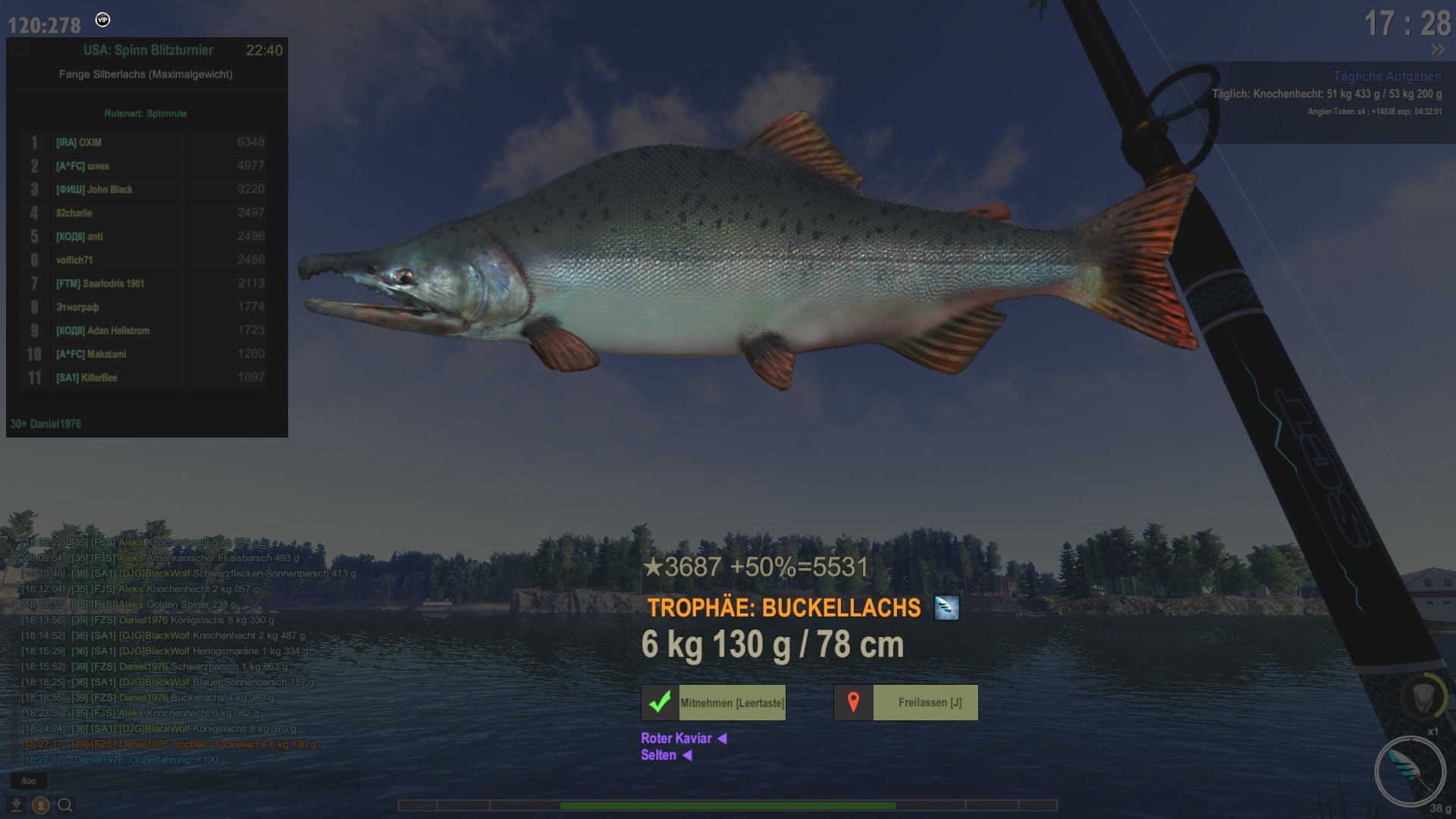Click the Roter Kaviar drop label
The height and width of the screenshot is (819, 1456).
[676, 738]
